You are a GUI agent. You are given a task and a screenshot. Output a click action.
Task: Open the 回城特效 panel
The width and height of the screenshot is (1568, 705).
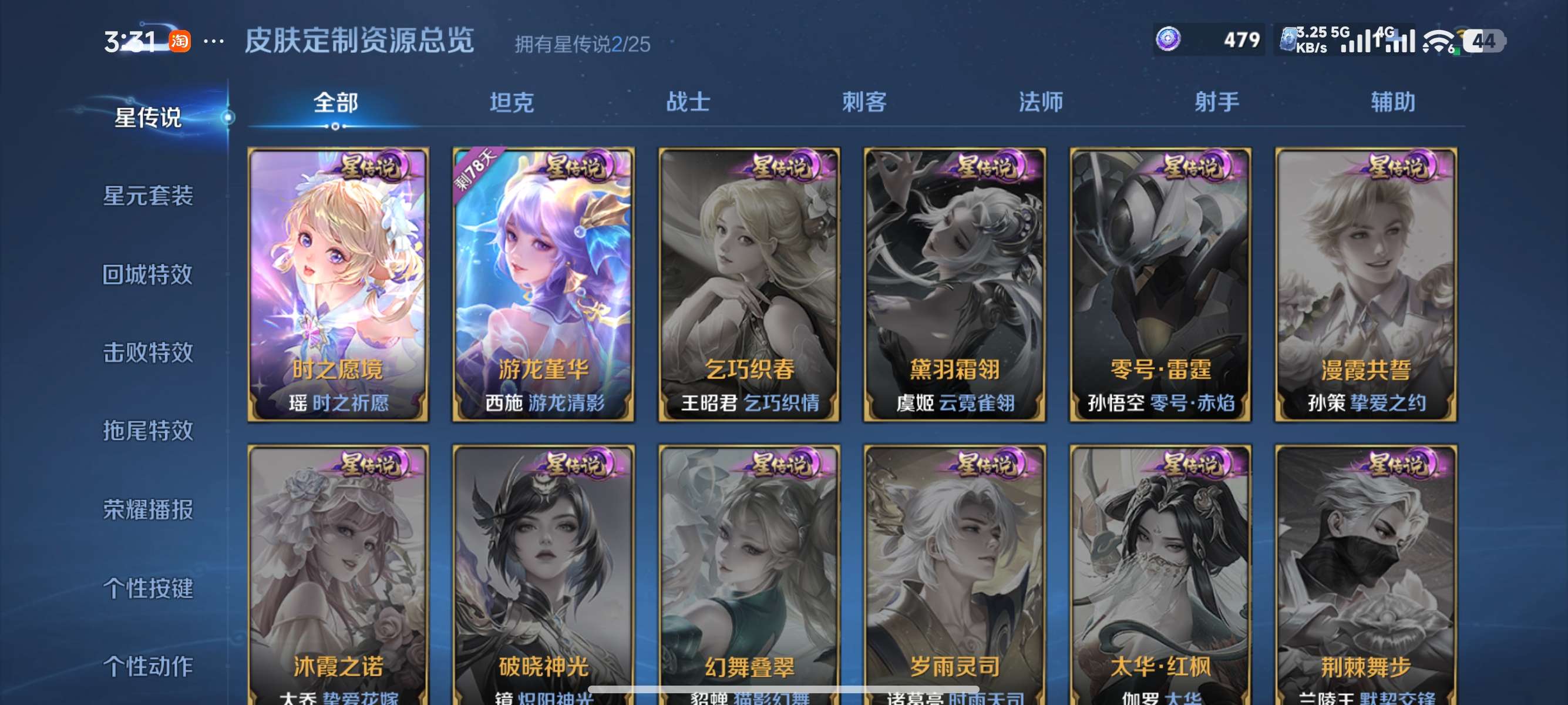click(x=148, y=275)
